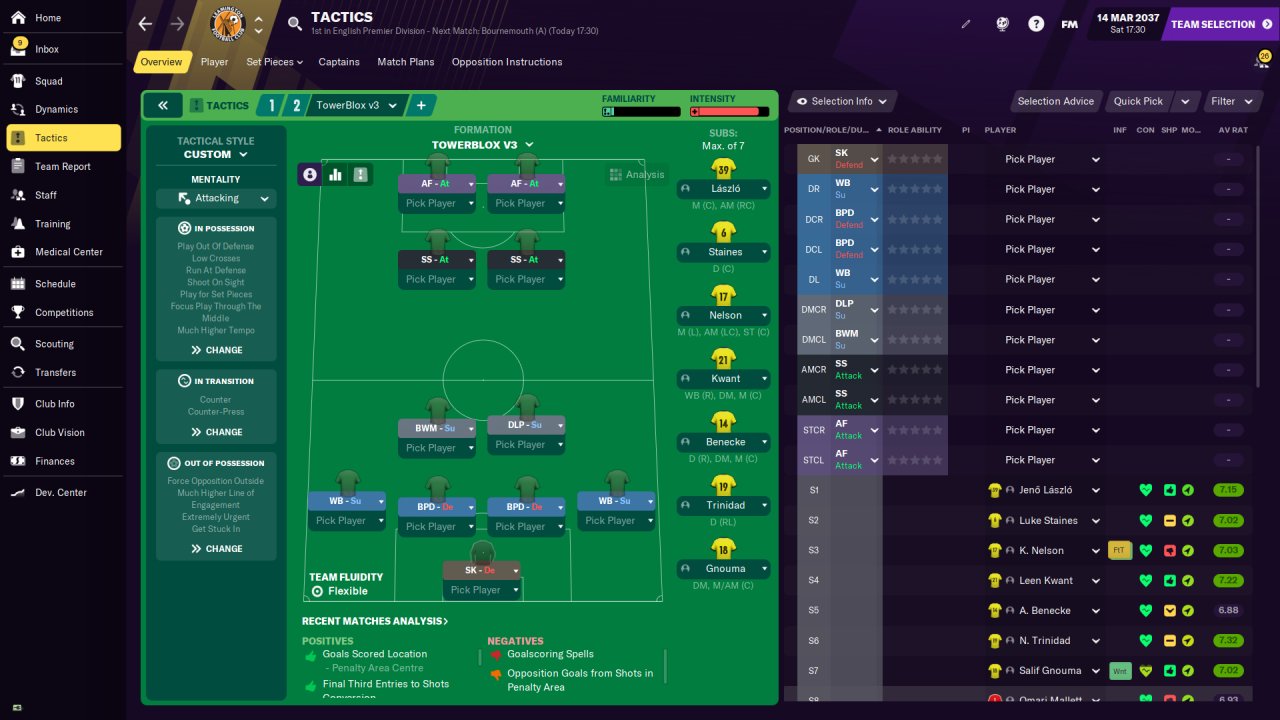Change the In Possession instructions
The height and width of the screenshot is (720, 1280).
point(216,350)
